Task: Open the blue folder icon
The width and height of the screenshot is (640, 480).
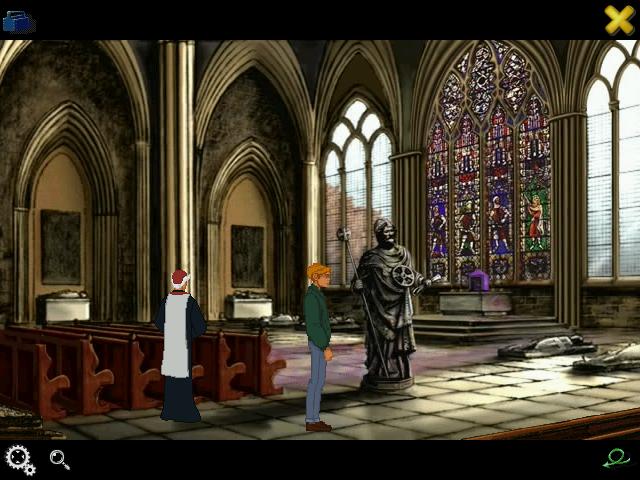Action: [19, 20]
